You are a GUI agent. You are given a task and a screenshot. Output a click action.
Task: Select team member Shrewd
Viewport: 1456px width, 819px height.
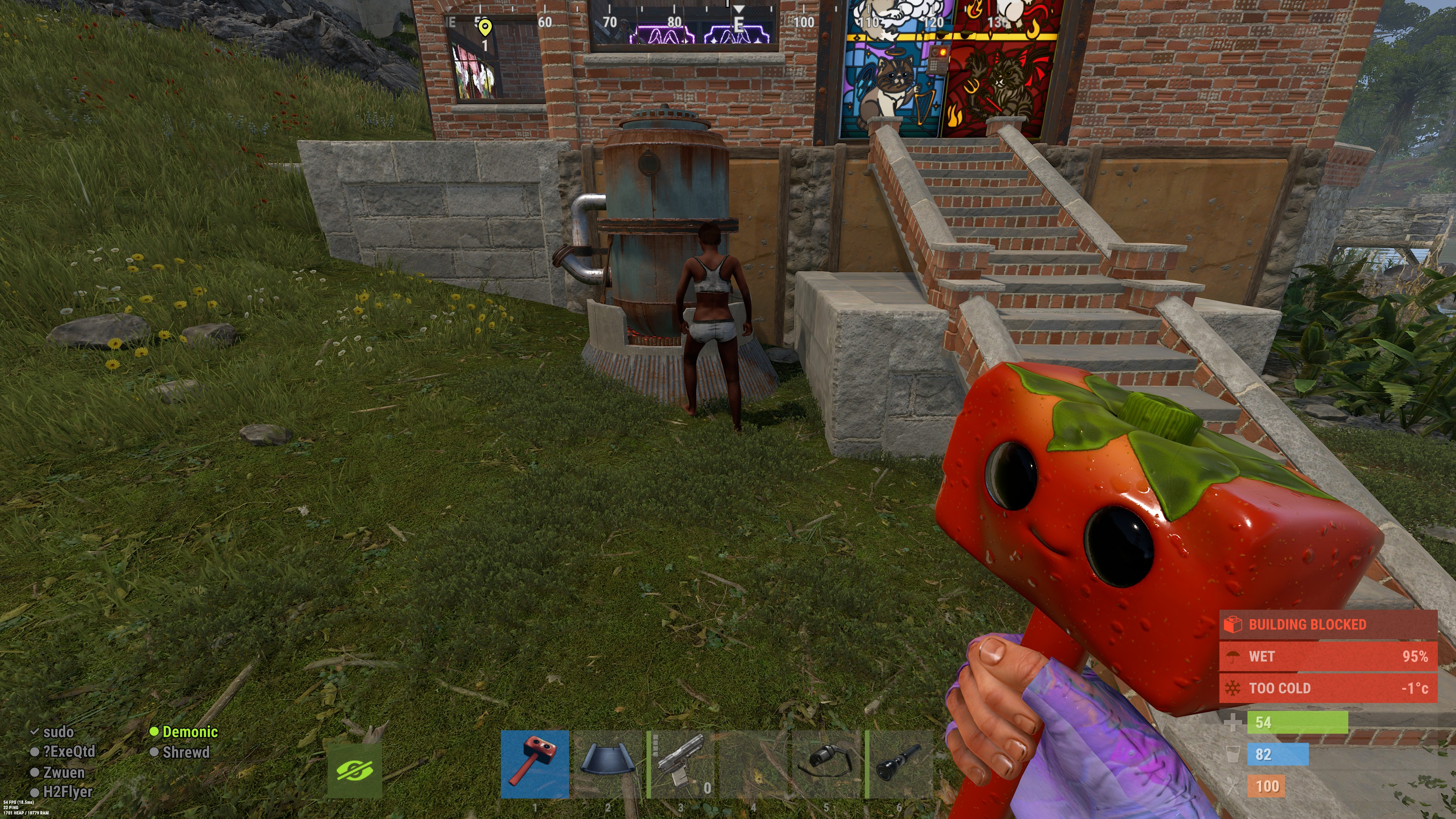click(x=185, y=752)
